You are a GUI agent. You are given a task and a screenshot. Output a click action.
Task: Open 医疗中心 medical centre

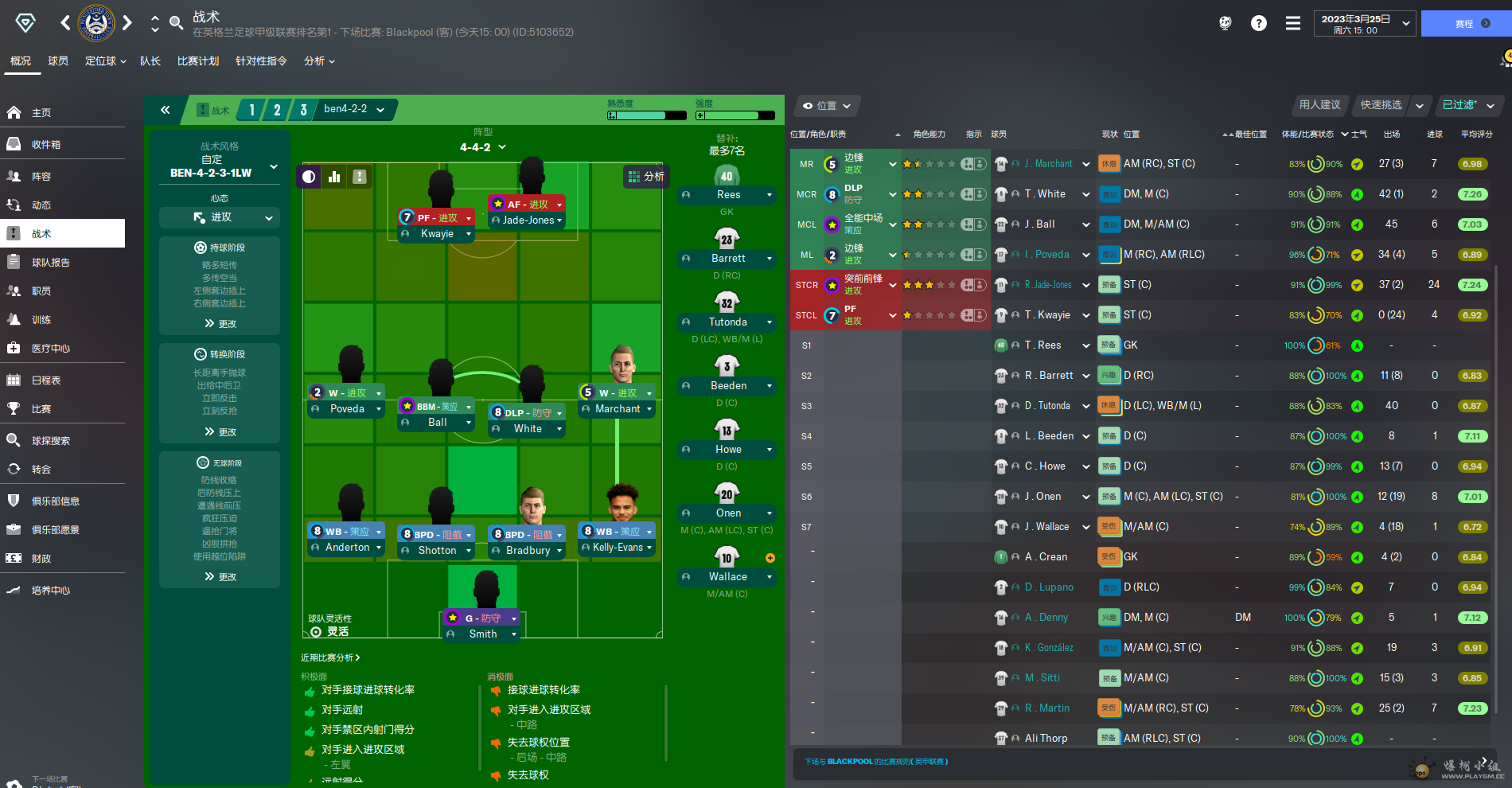(51, 349)
